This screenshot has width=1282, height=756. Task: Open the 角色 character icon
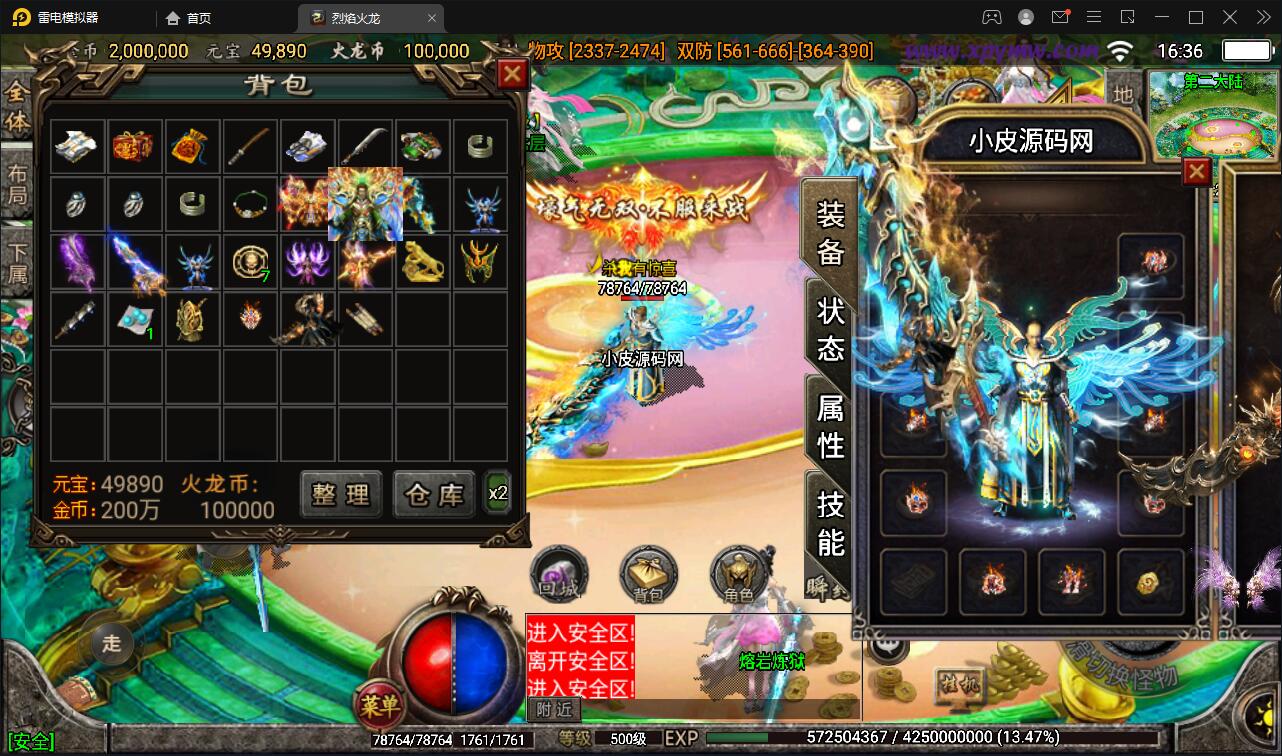[737, 575]
